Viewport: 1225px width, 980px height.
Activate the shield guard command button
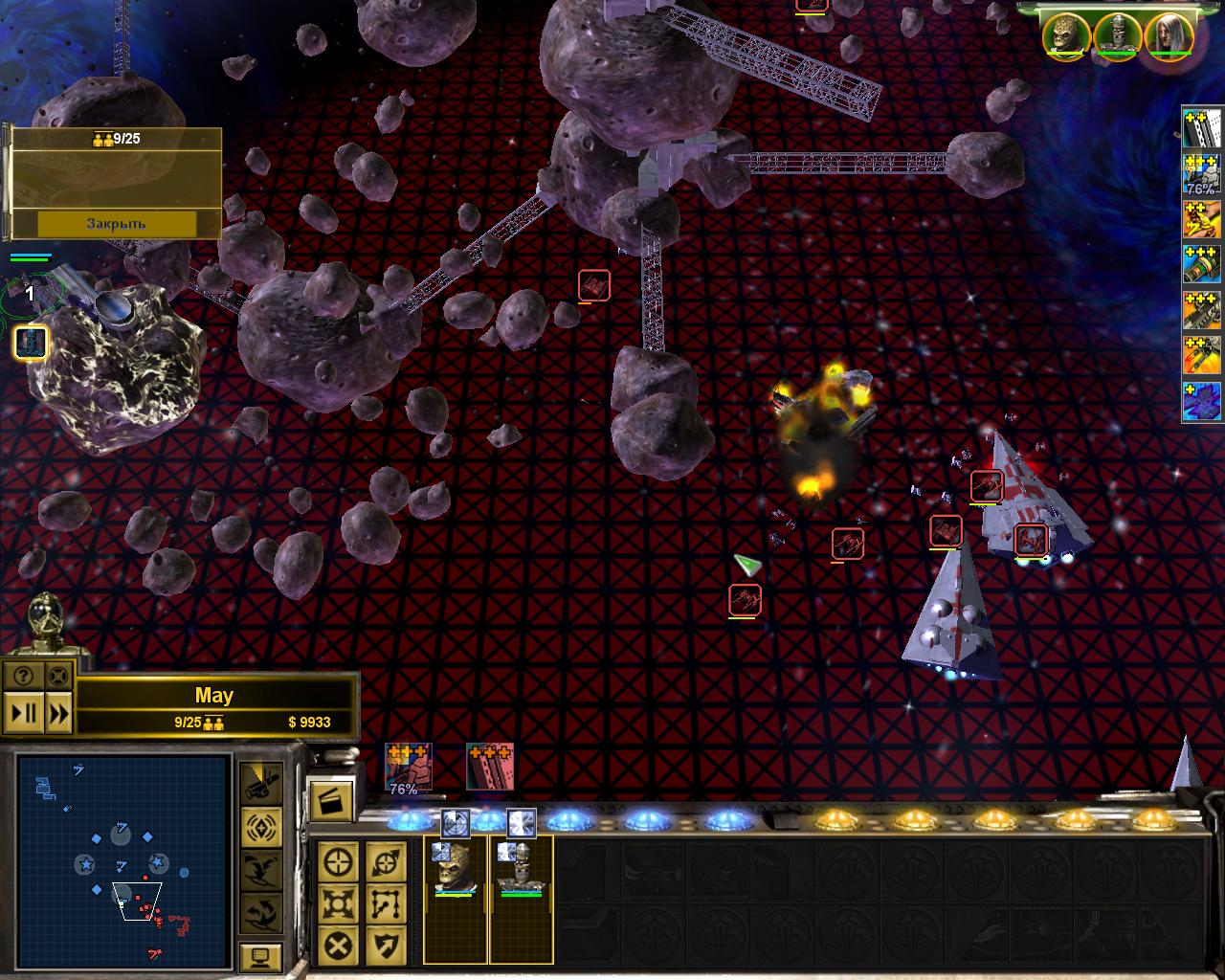386,946
